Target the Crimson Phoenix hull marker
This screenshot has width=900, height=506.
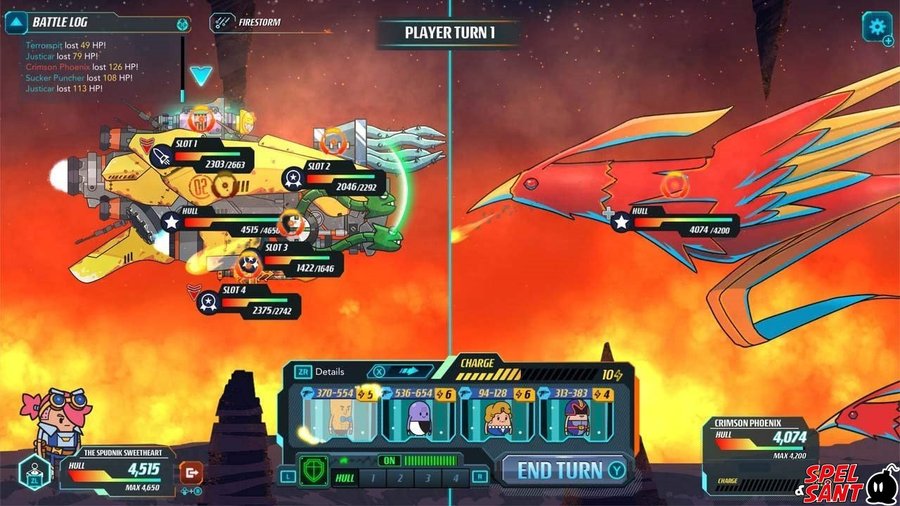coord(621,223)
